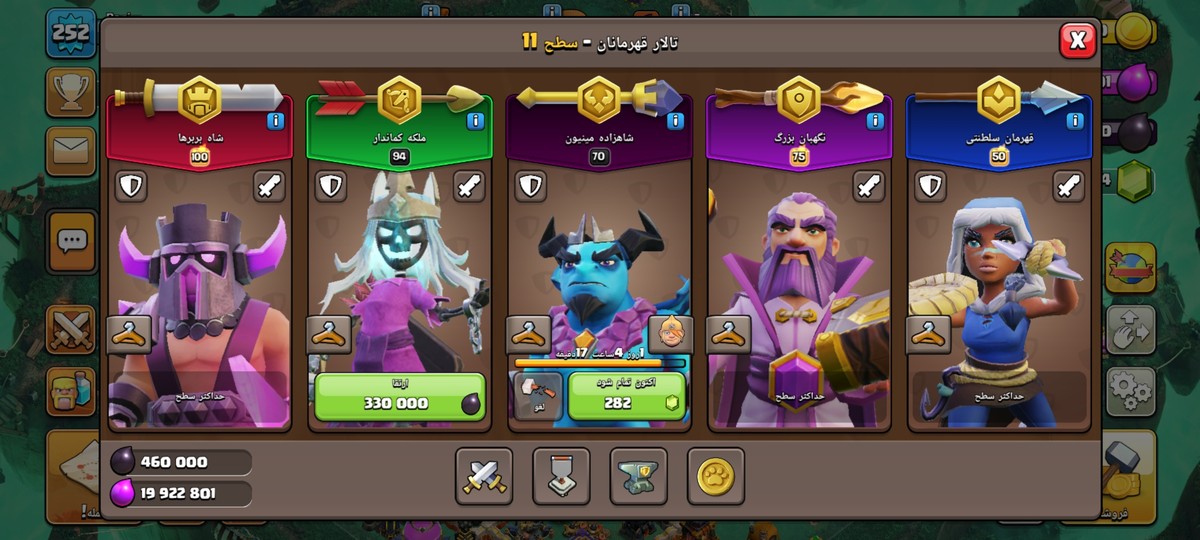Open the crossed swords button in bottom bar
This screenshot has height=540, width=1200.
[484, 476]
